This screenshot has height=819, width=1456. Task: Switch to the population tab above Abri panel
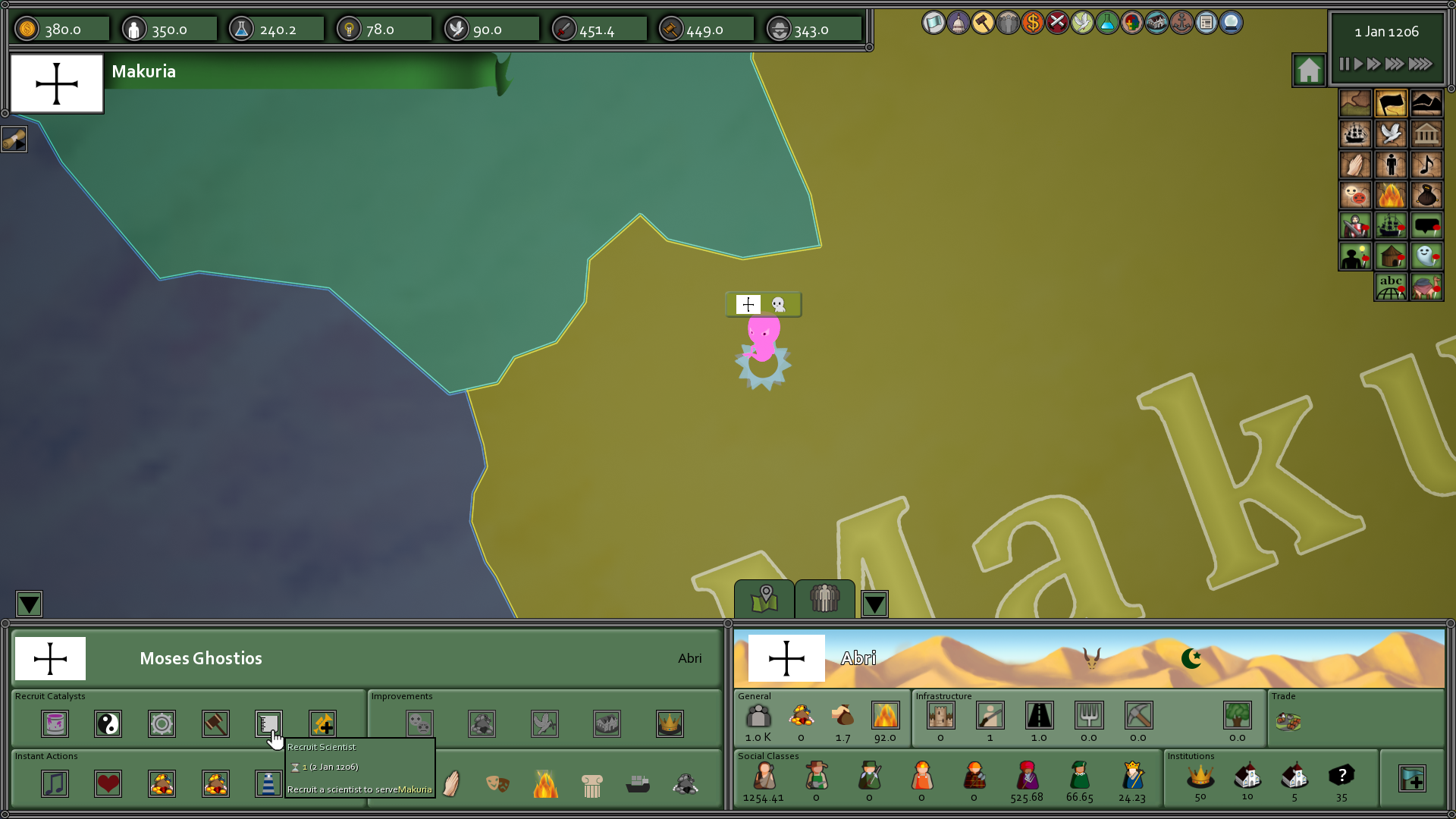(824, 599)
